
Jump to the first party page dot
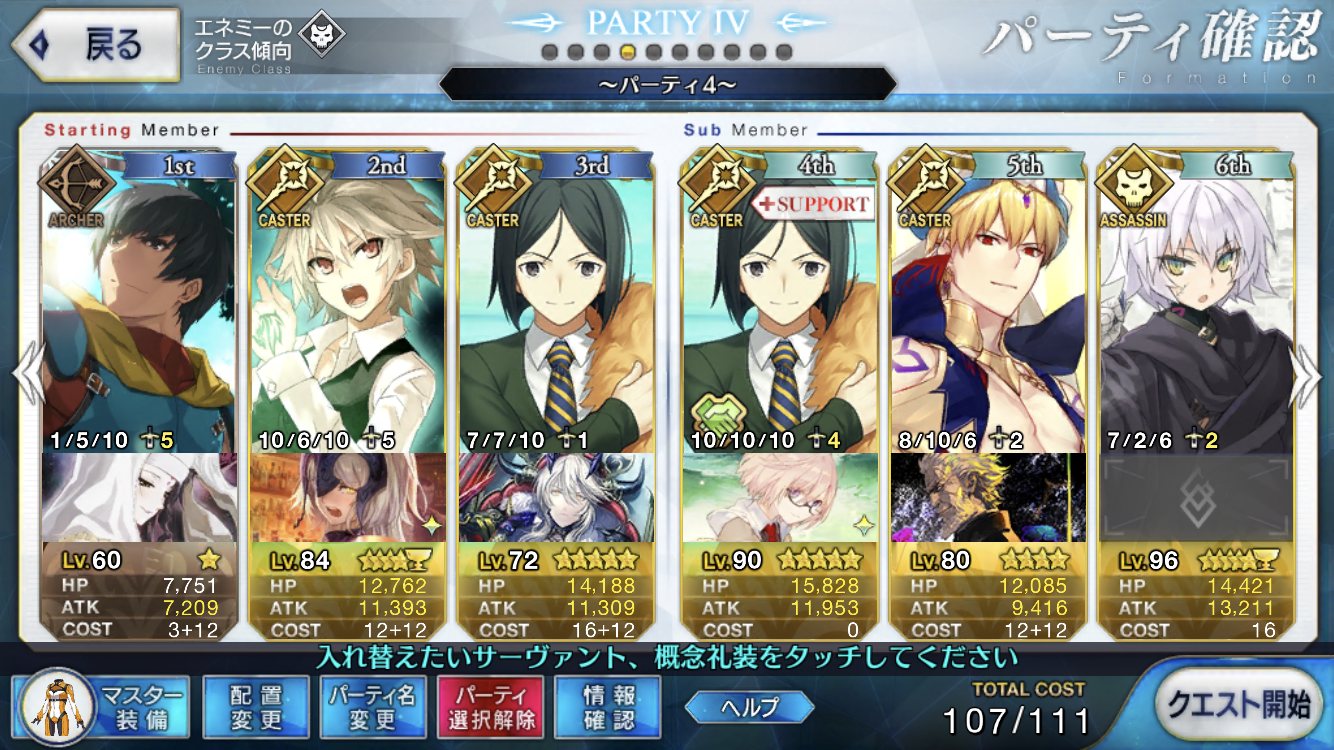[549, 51]
